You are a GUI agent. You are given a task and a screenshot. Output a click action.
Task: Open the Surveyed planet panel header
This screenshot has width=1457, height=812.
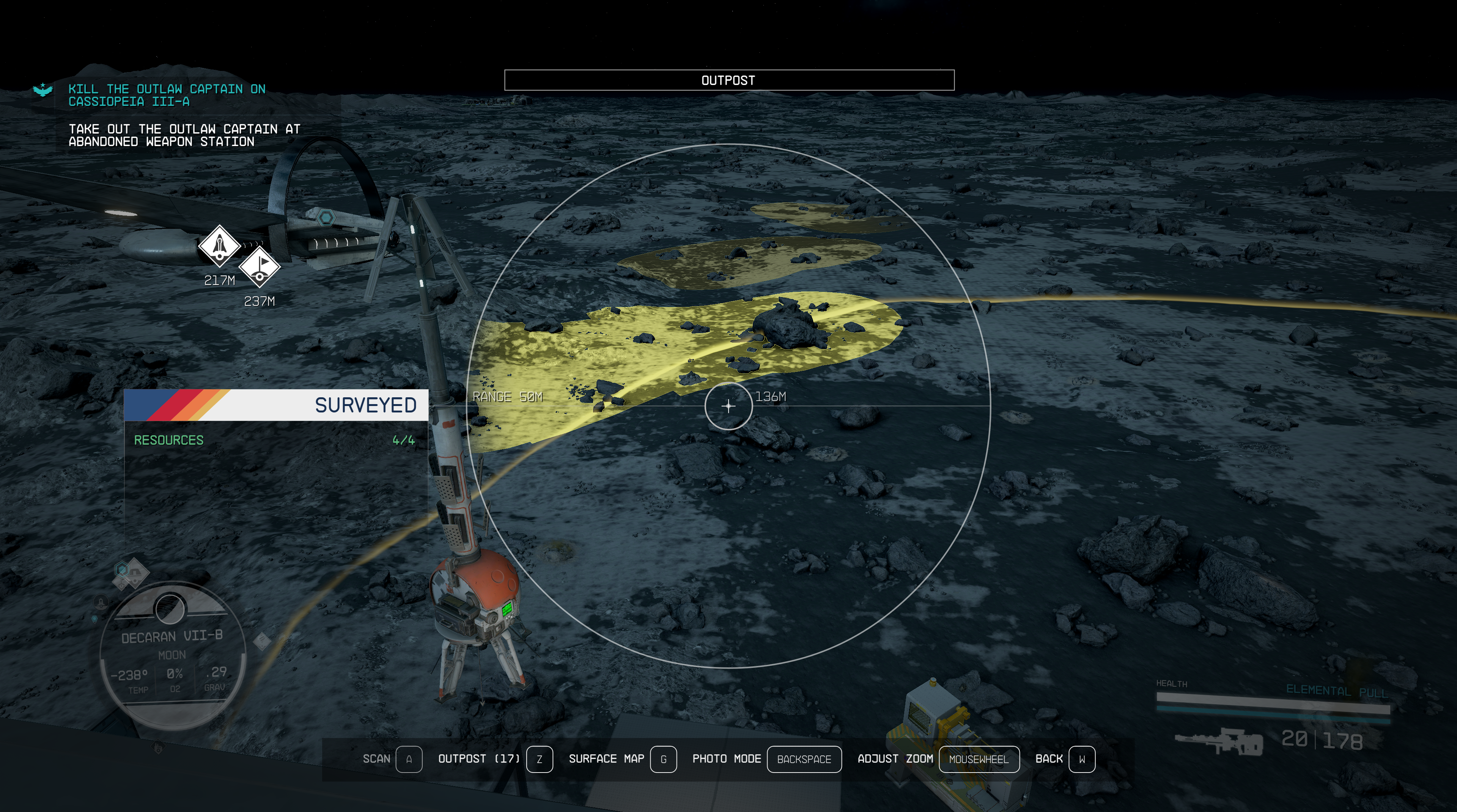pyautogui.click(x=276, y=405)
